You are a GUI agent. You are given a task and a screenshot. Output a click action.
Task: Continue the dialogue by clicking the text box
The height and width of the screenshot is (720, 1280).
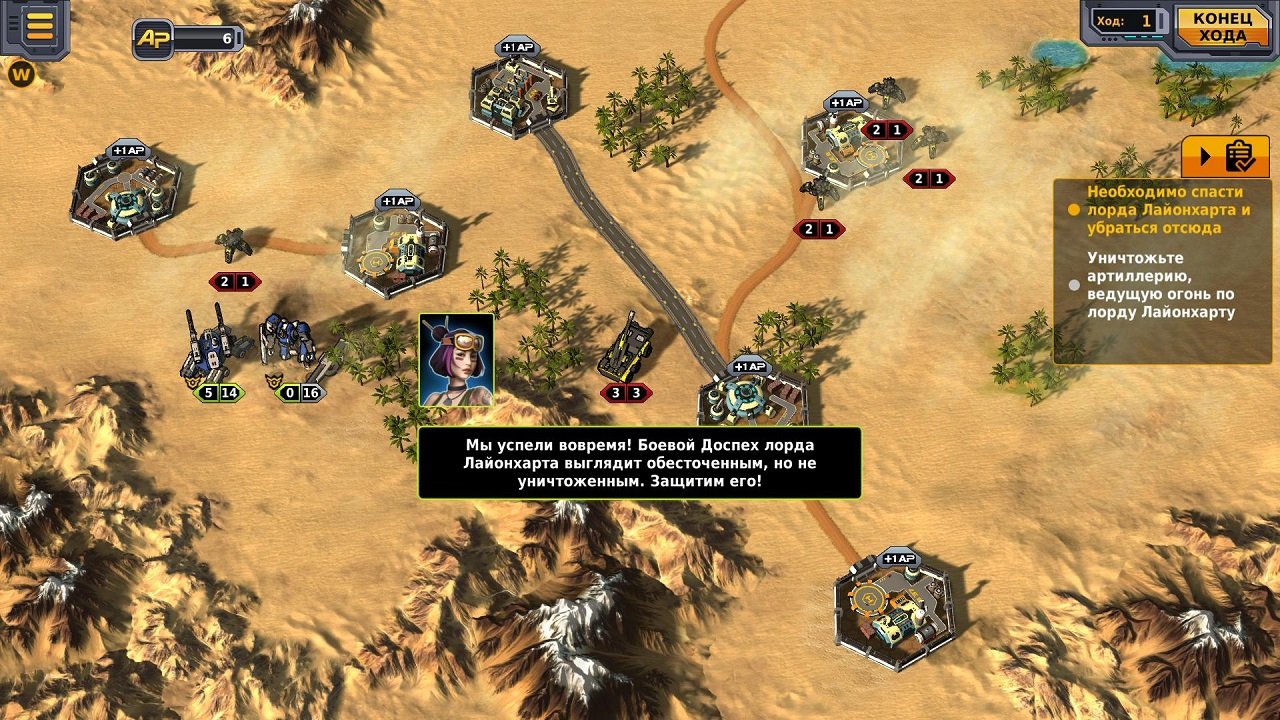[639, 463]
